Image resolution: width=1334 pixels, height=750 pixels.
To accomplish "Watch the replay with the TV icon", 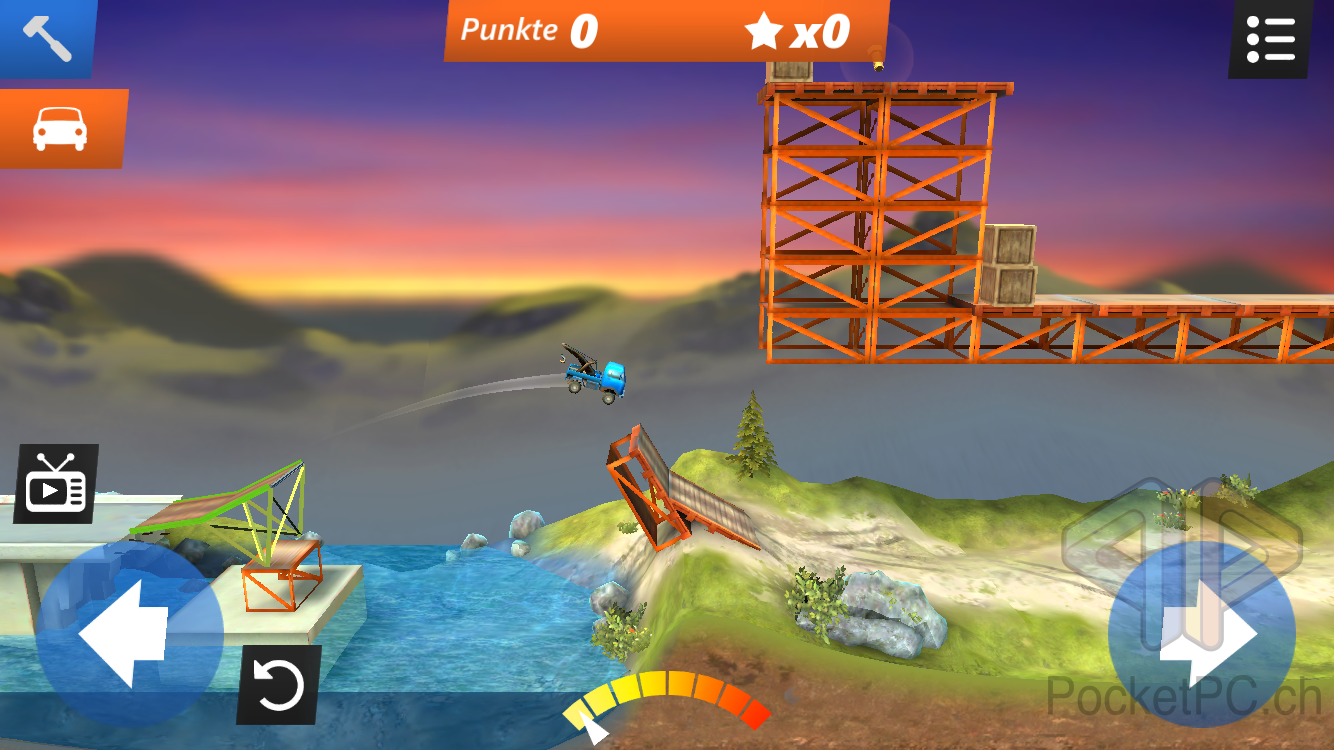I will (x=56, y=484).
